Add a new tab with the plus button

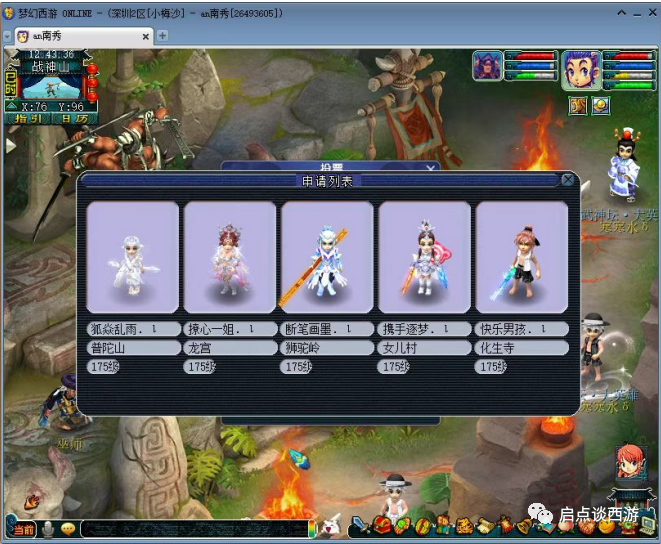(x=163, y=36)
